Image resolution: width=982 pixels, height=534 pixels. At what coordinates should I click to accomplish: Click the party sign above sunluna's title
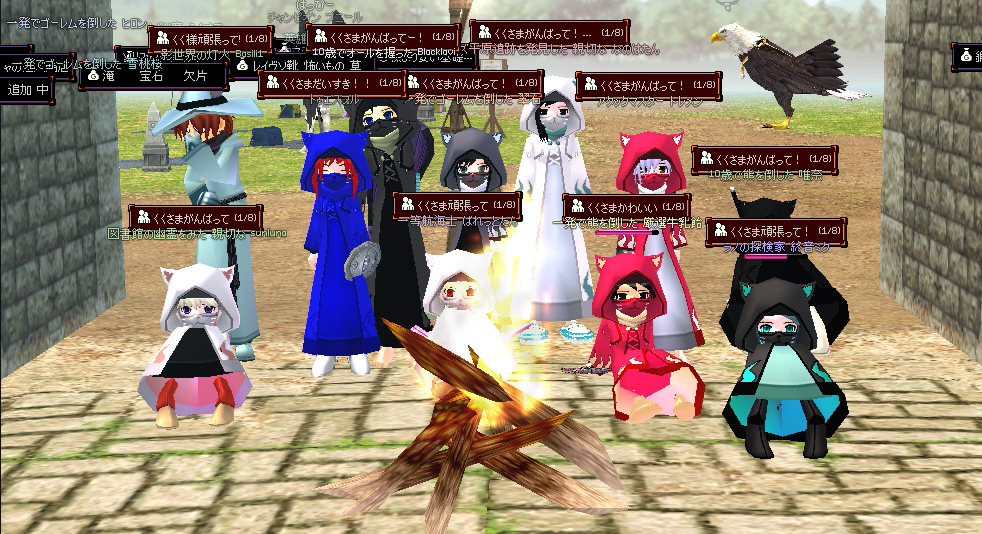tap(196, 217)
